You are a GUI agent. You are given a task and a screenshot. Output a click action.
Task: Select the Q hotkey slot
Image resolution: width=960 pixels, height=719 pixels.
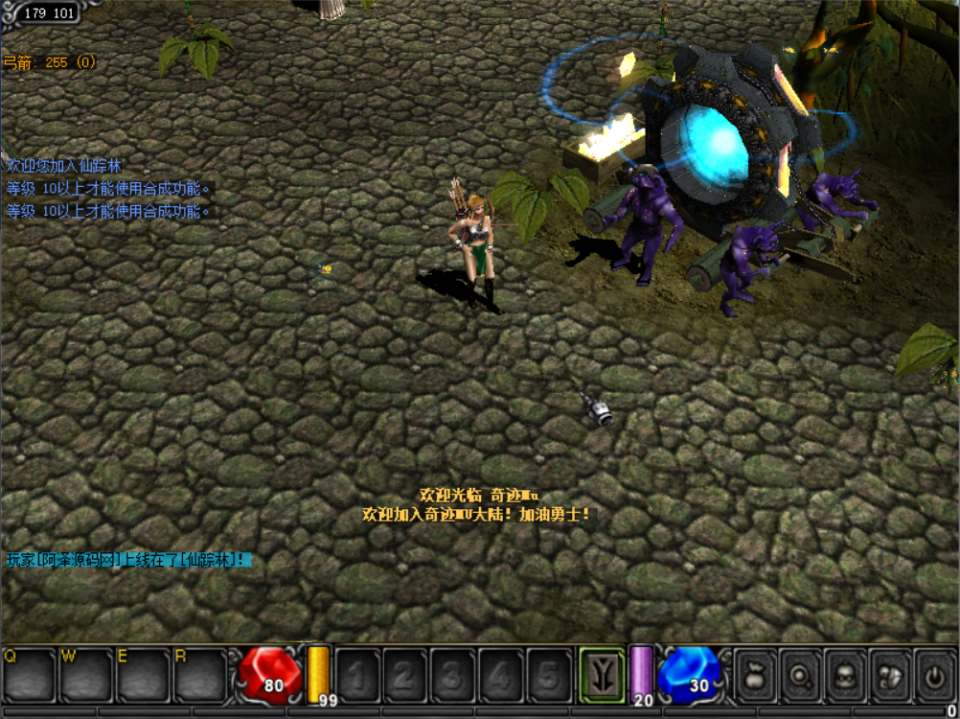28,675
